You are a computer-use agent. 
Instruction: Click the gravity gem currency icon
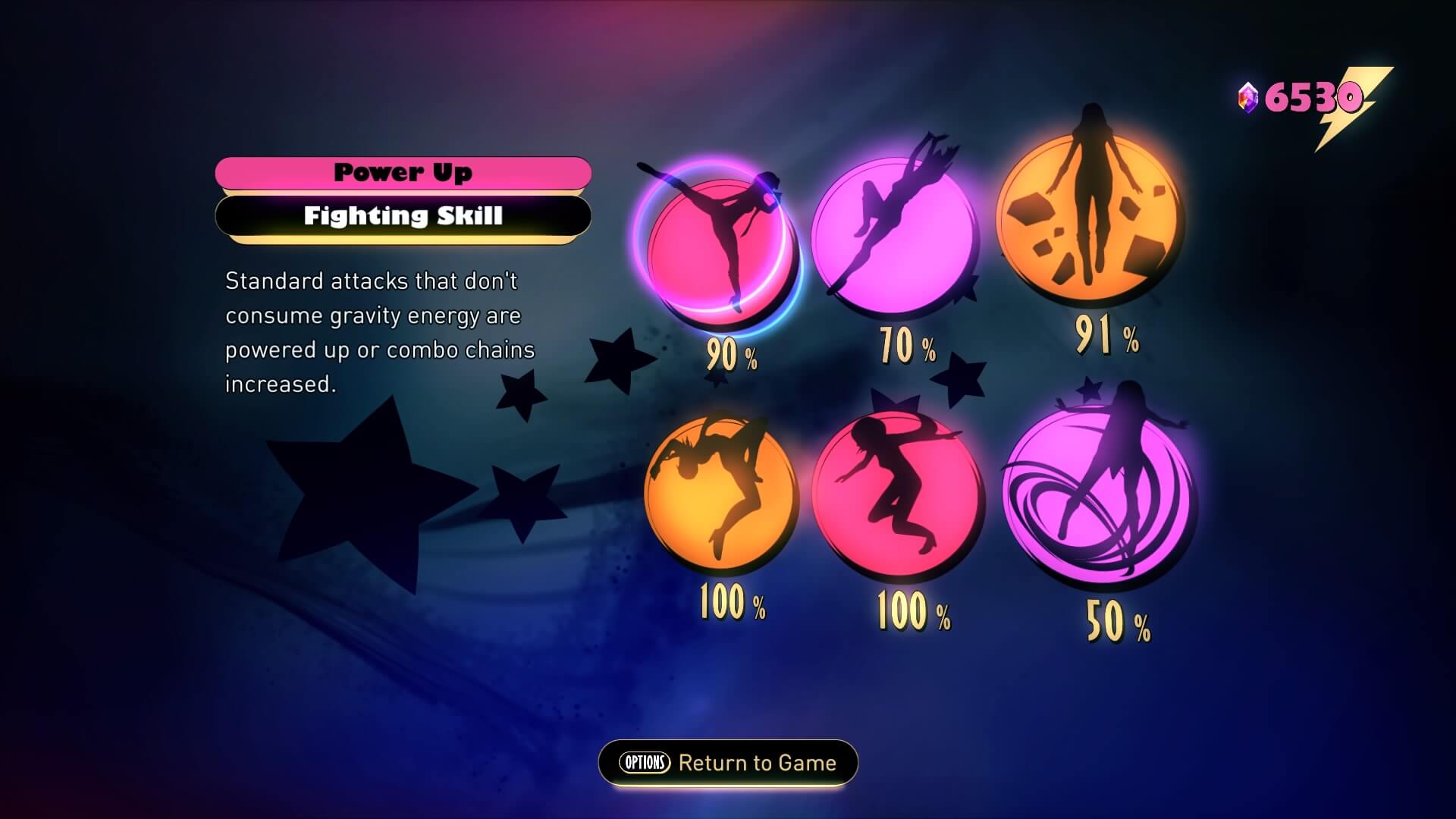pyautogui.click(x=1247, y=96)
